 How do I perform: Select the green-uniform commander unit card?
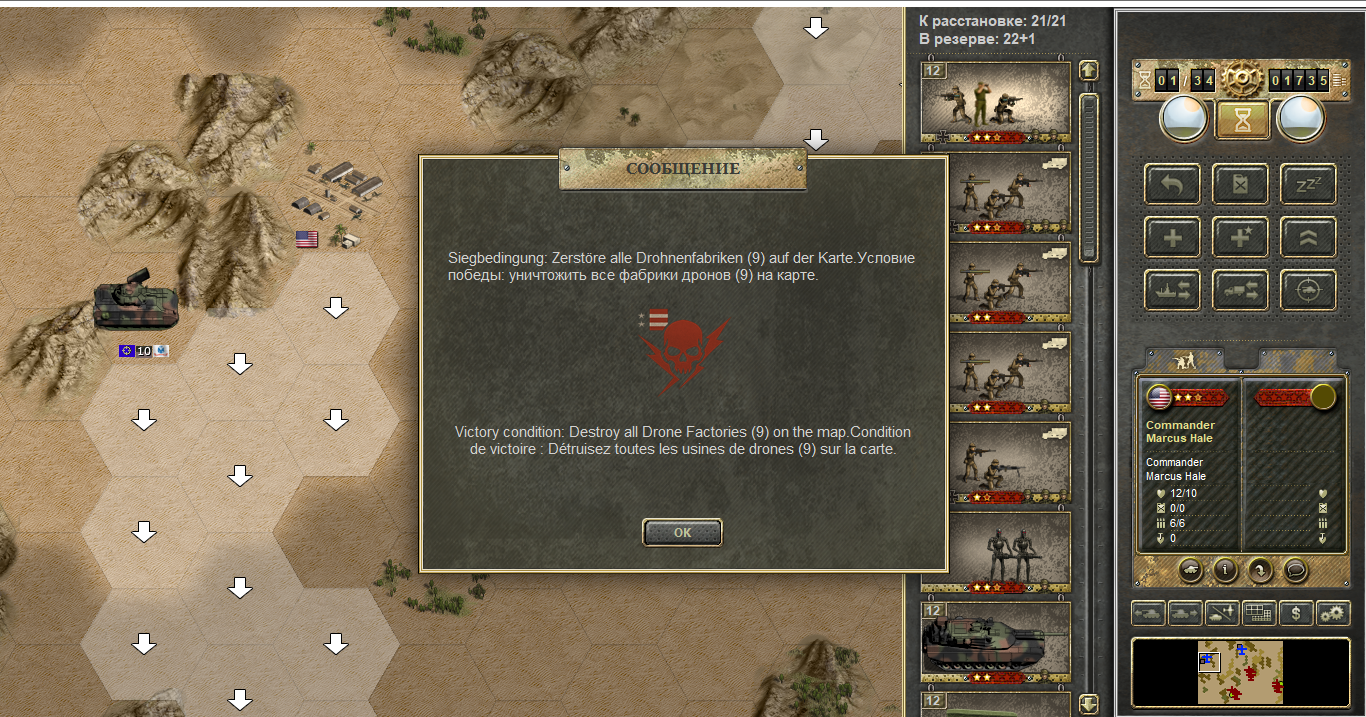click(995, 101)
